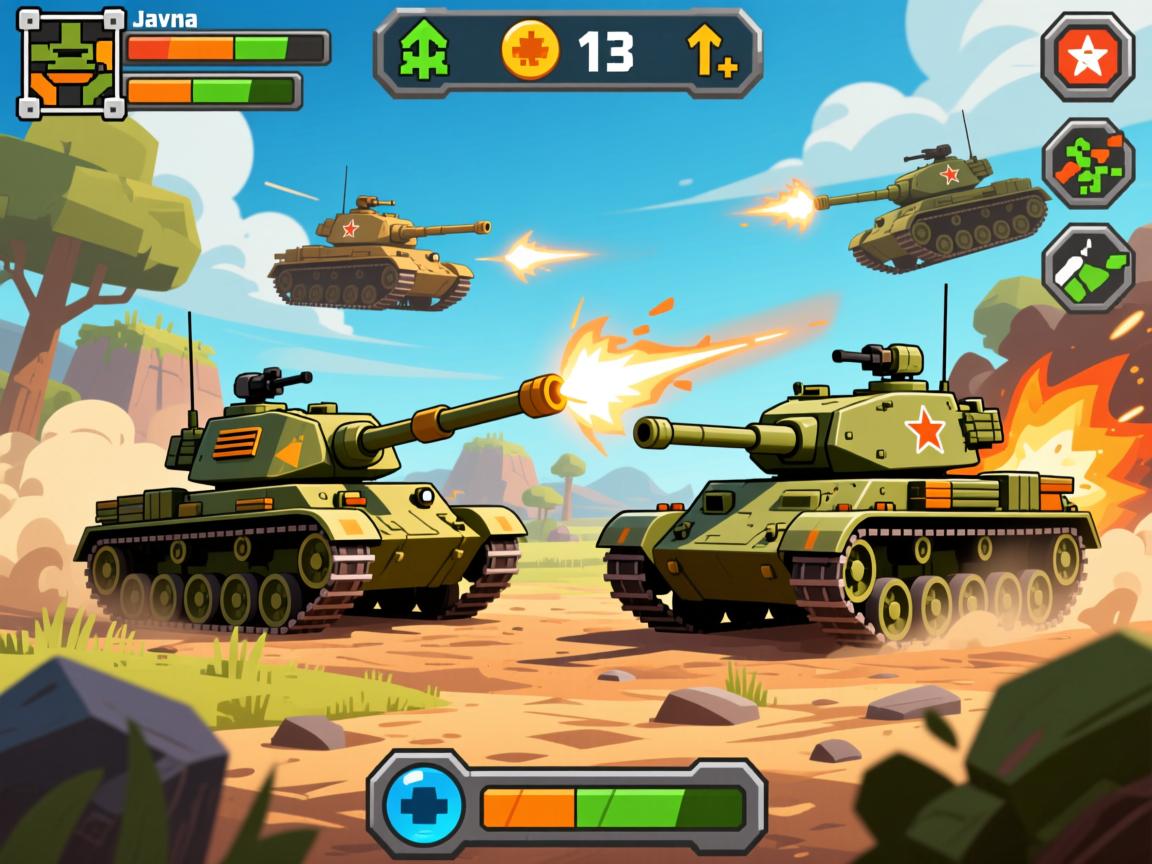Image resolution: width=1152 pixels, height=864 pixels.
Task: Tap the red star ability button
Action: point(1087,58)
